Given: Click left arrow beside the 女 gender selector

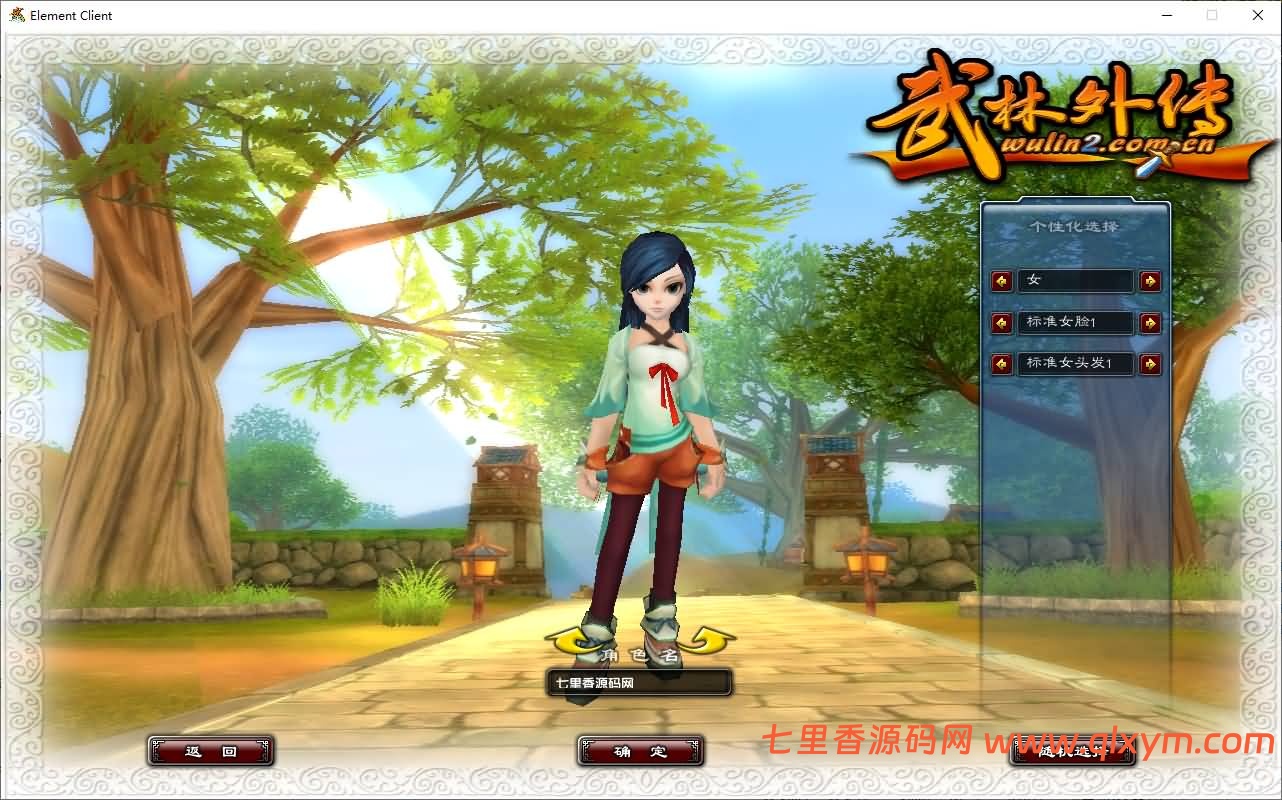Looking at the screenshot, I should point(1001,281).
